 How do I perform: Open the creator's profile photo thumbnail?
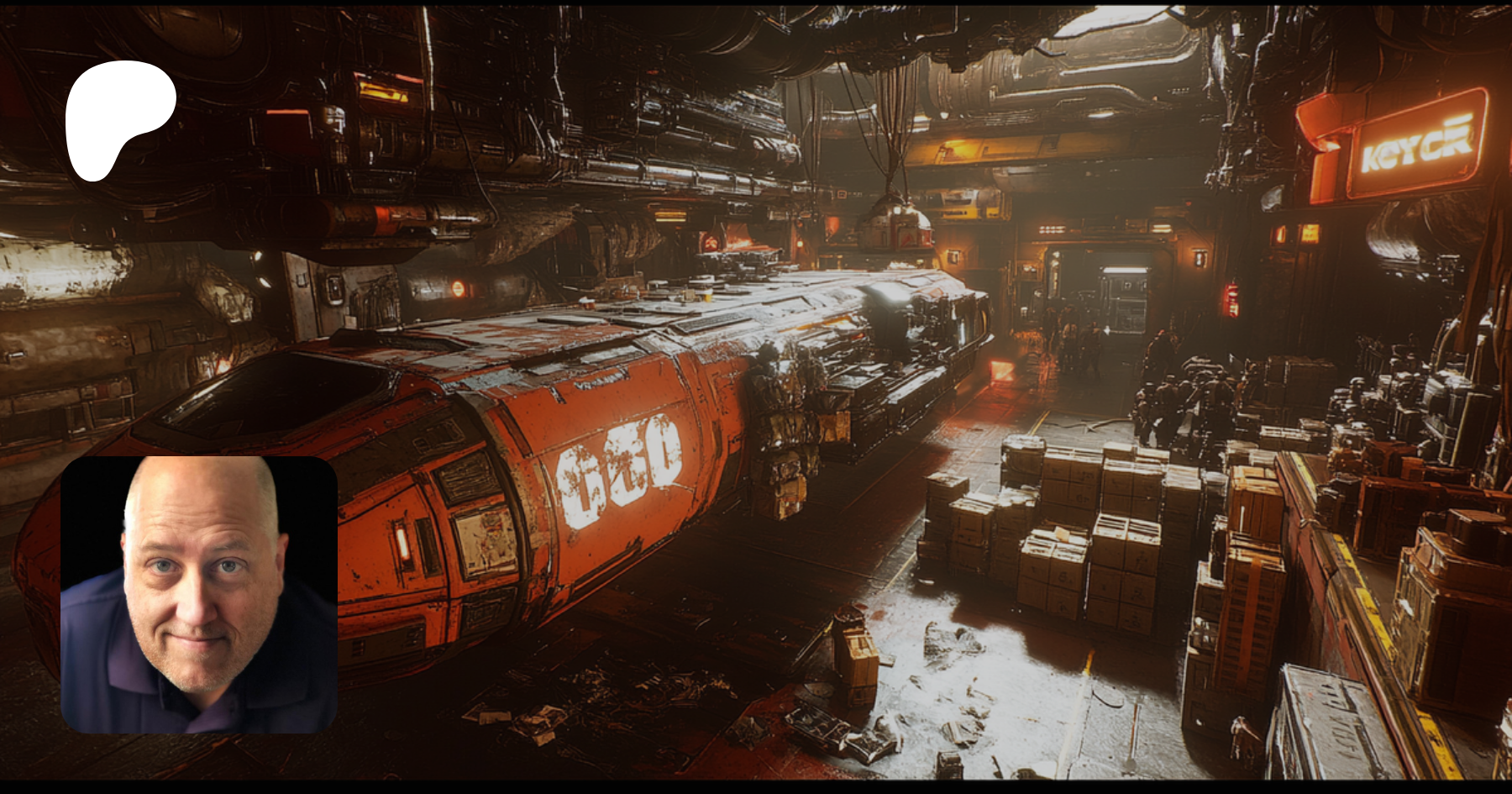coord(199,595)
